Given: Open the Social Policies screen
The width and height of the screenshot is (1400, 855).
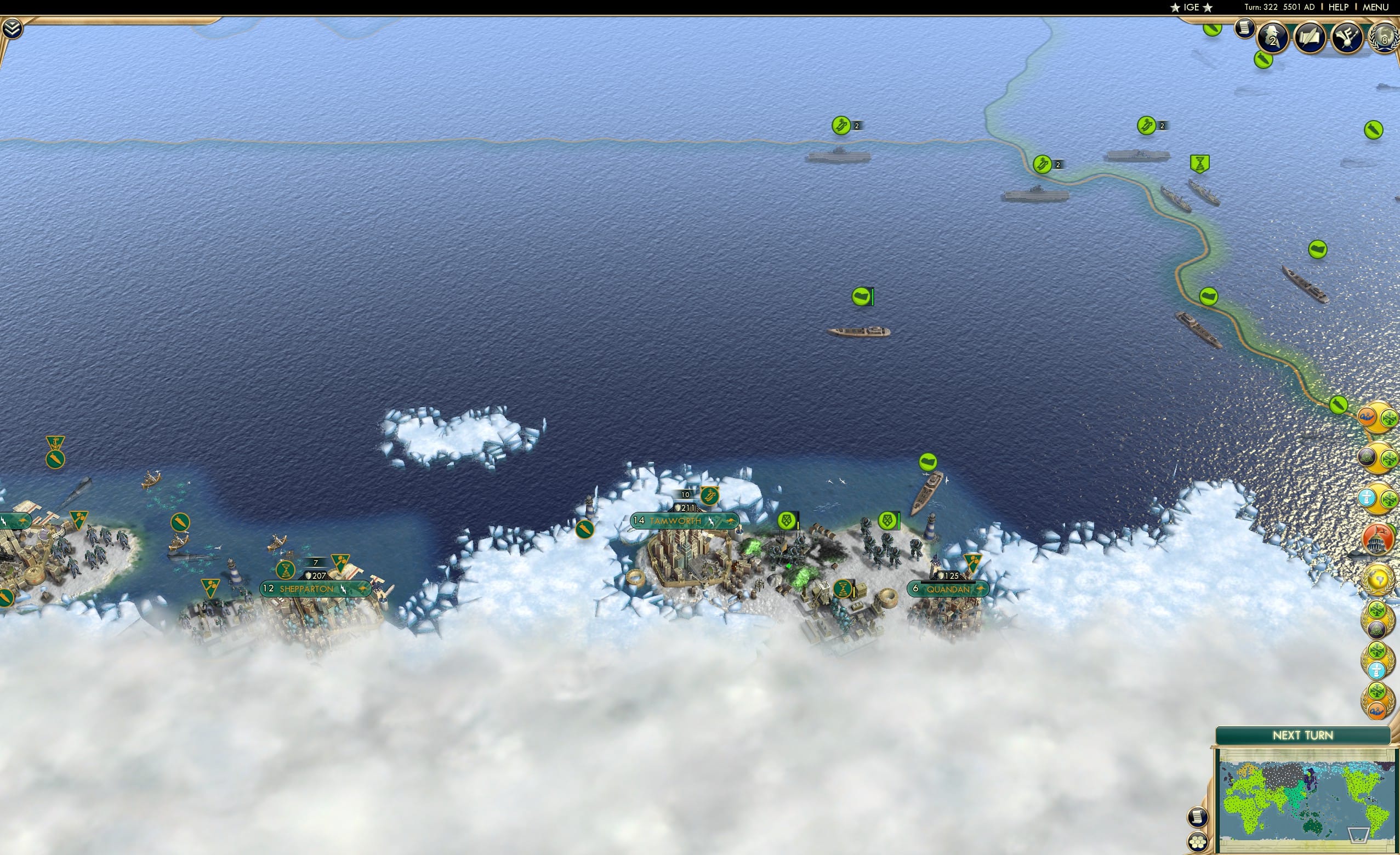Looking at the screenshot, I should (x=1308, y=37).
